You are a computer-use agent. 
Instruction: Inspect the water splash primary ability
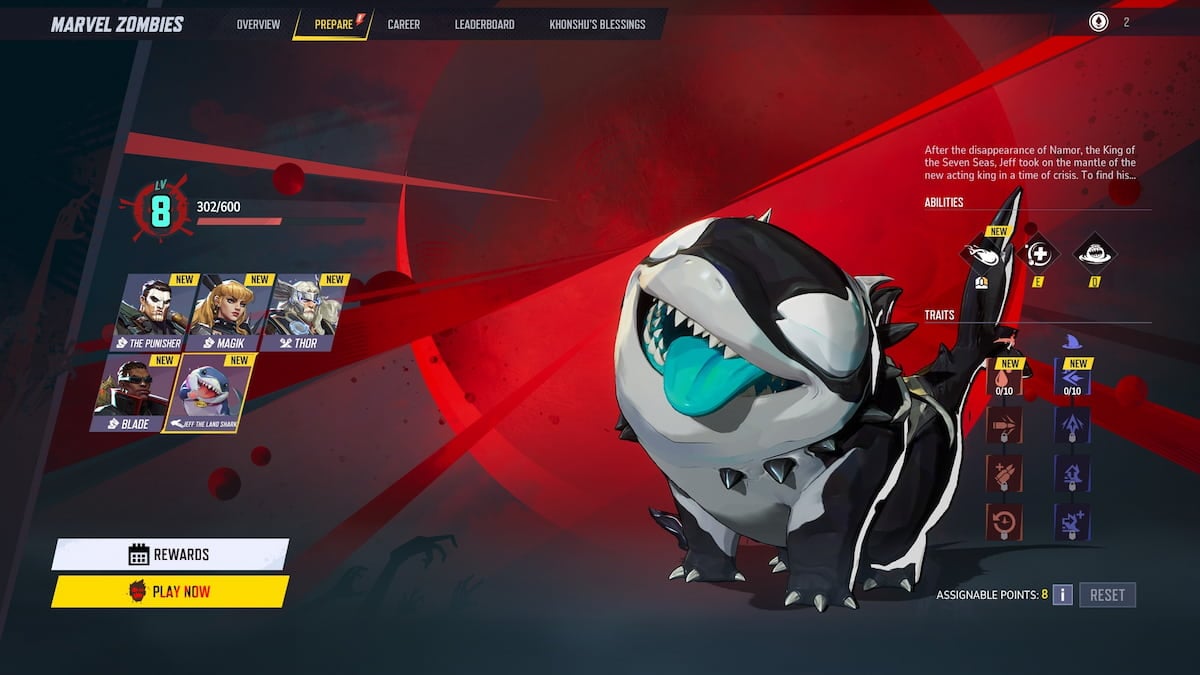(x=982, y=254)
